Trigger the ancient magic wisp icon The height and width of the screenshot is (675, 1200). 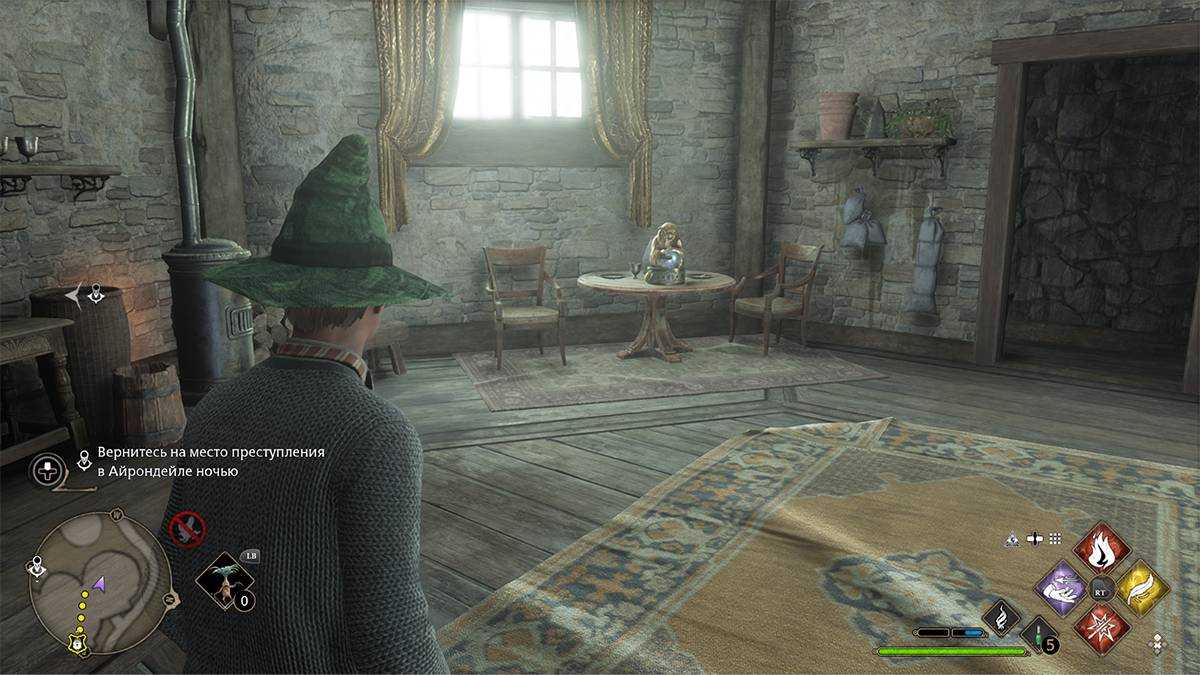pyautogui.click(x=1001, y=618)
